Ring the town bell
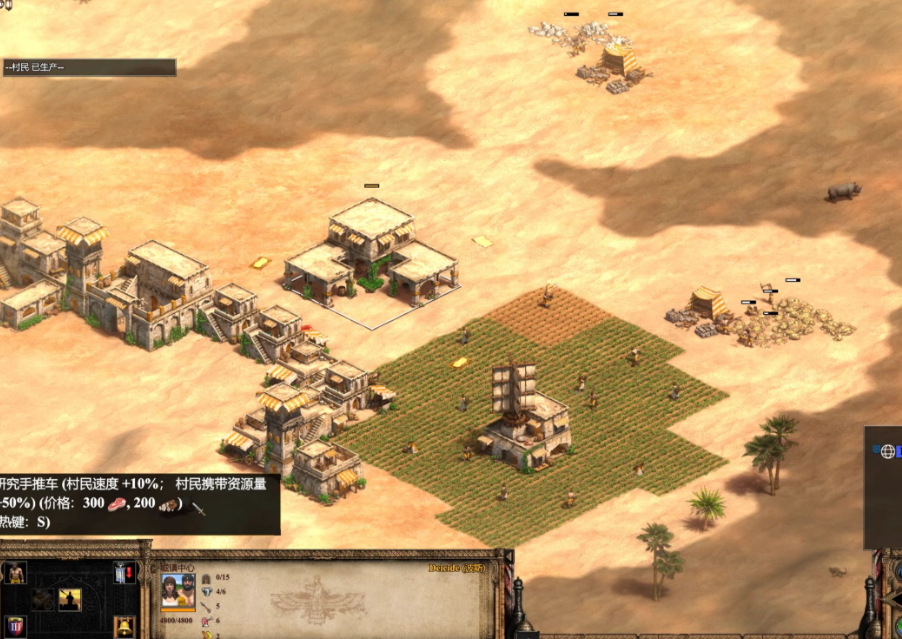Viewport: 902px width, 639px height. (x=124, y=627)
